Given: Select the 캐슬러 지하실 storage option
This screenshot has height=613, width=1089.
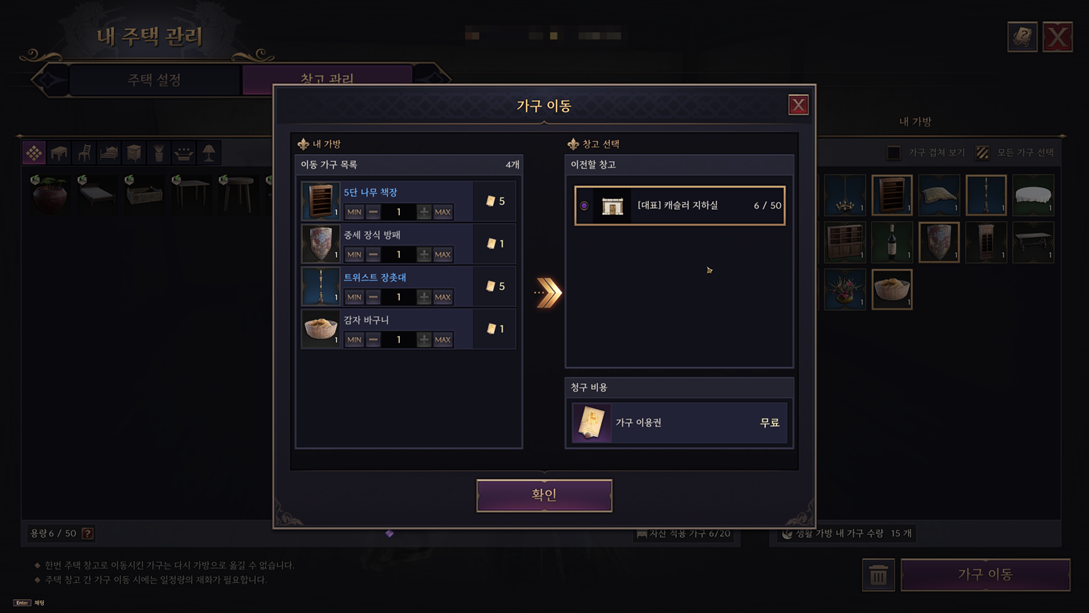Looking at the screenshot, I should pos(679,206).
